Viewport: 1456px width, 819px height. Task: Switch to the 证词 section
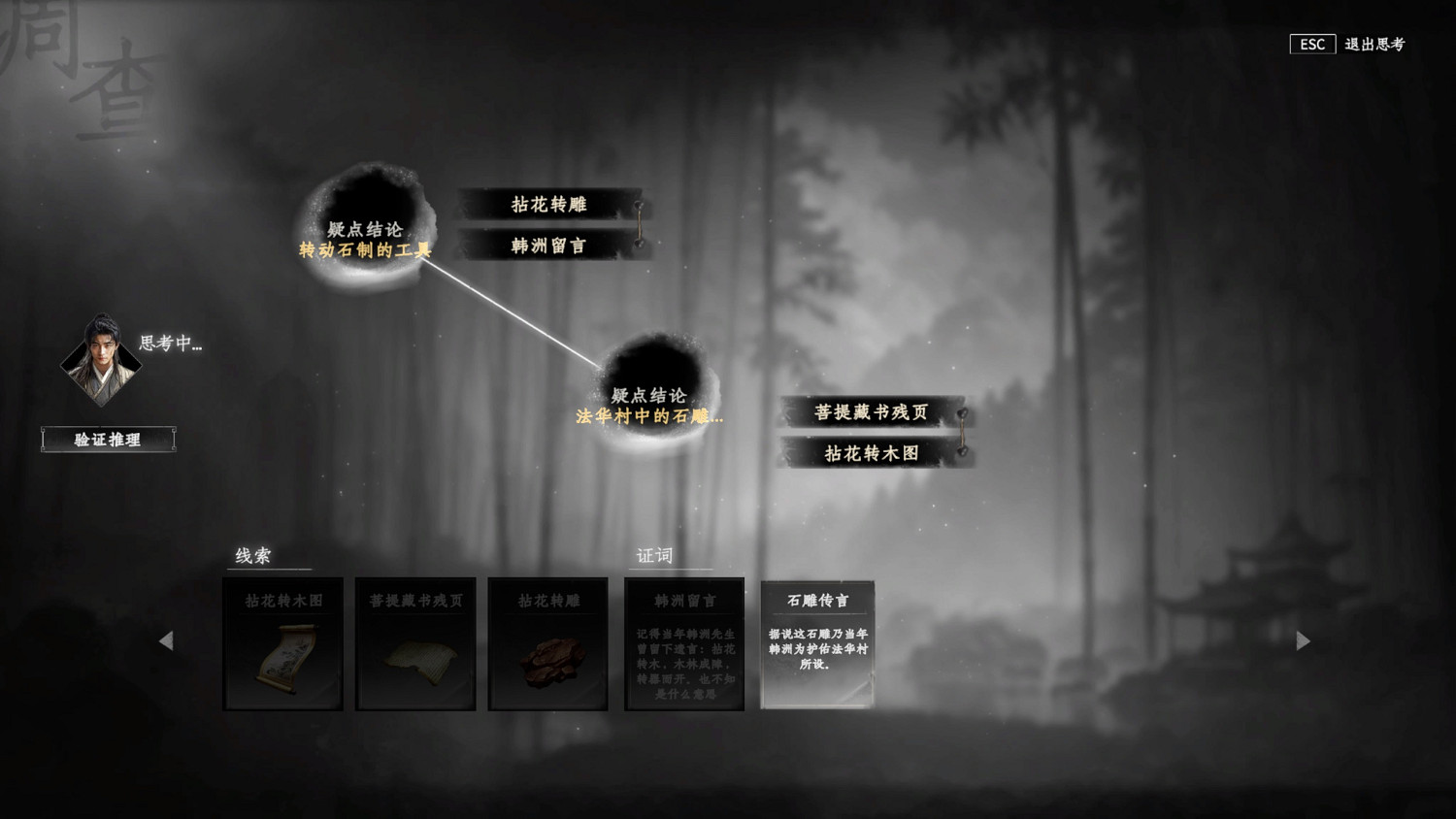tap(652, 556)
